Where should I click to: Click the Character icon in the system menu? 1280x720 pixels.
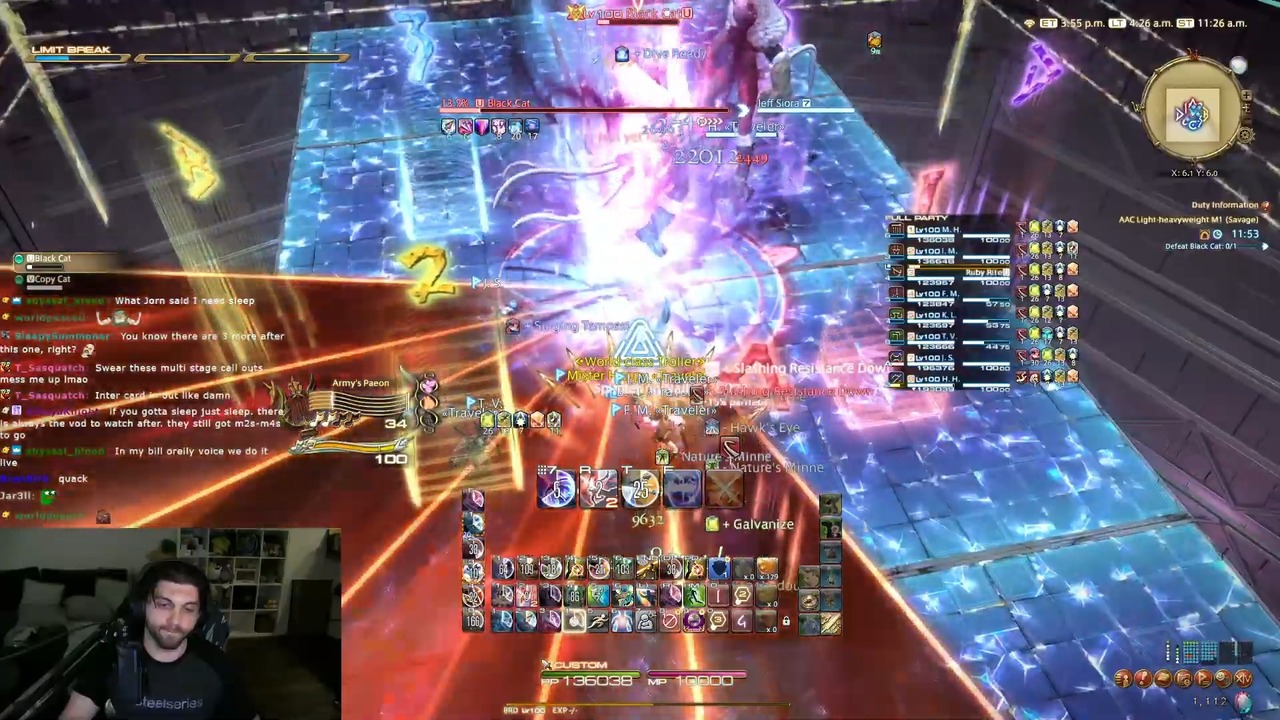click(x=1122, y=677)
